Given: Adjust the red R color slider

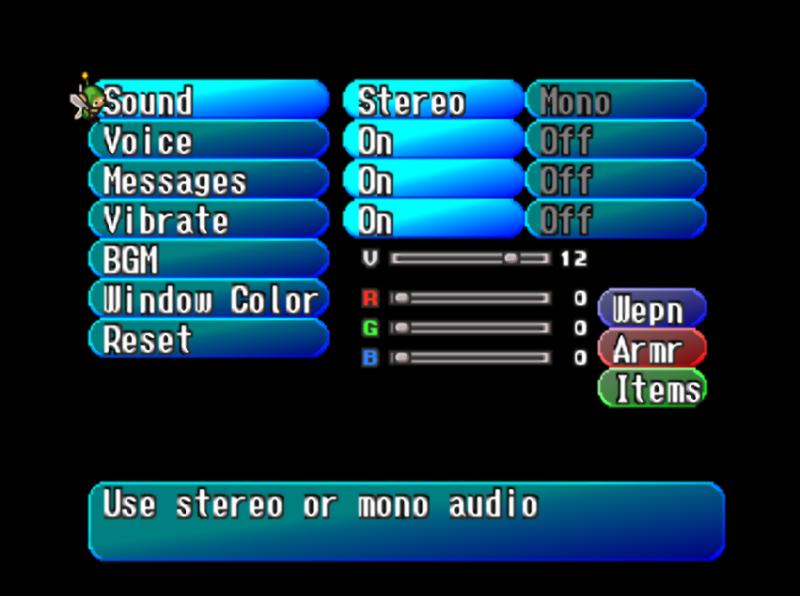Looking at the screenshot, I should (470, 298).
